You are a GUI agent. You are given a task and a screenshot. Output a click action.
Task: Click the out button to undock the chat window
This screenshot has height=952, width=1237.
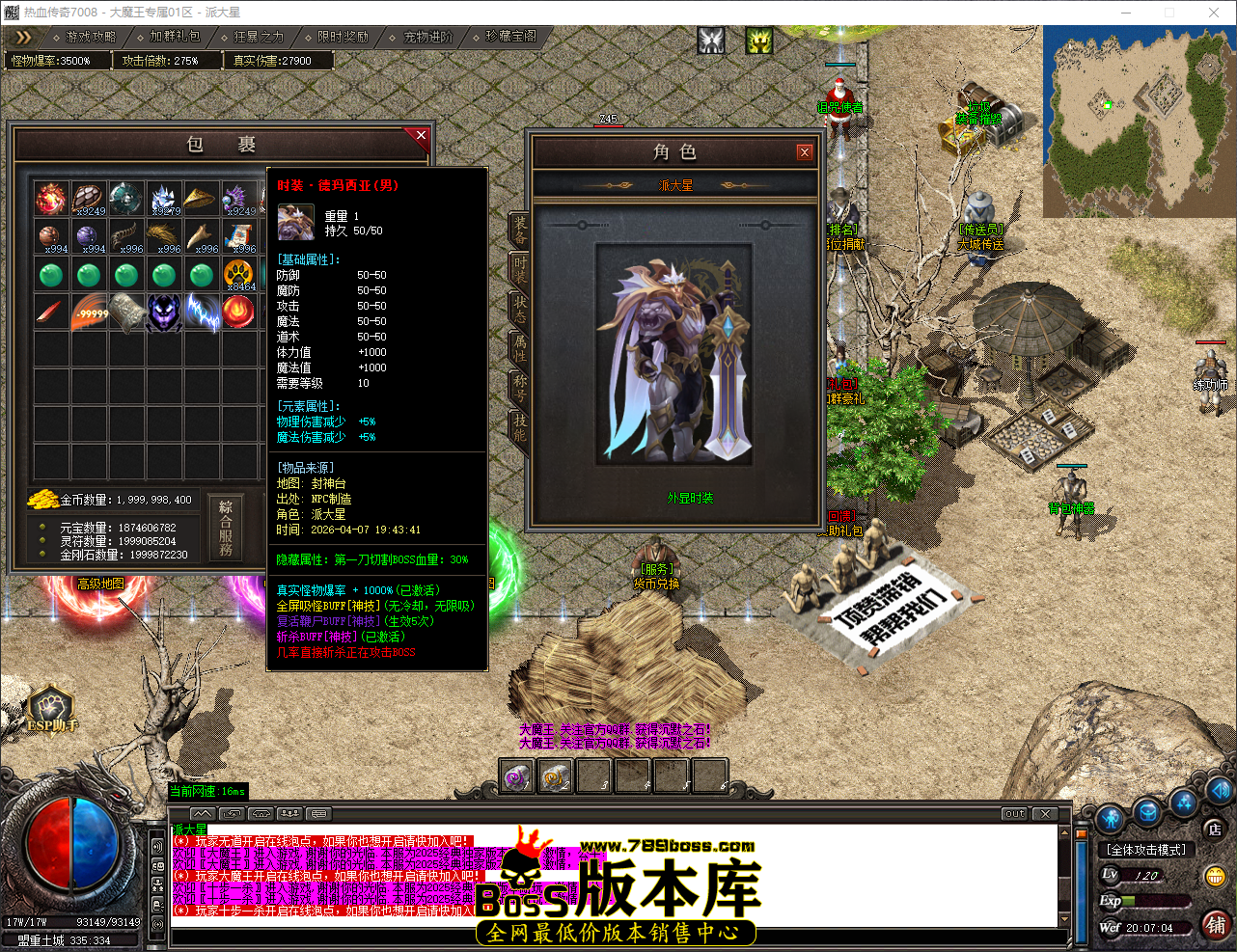[x=1013, y=813]
